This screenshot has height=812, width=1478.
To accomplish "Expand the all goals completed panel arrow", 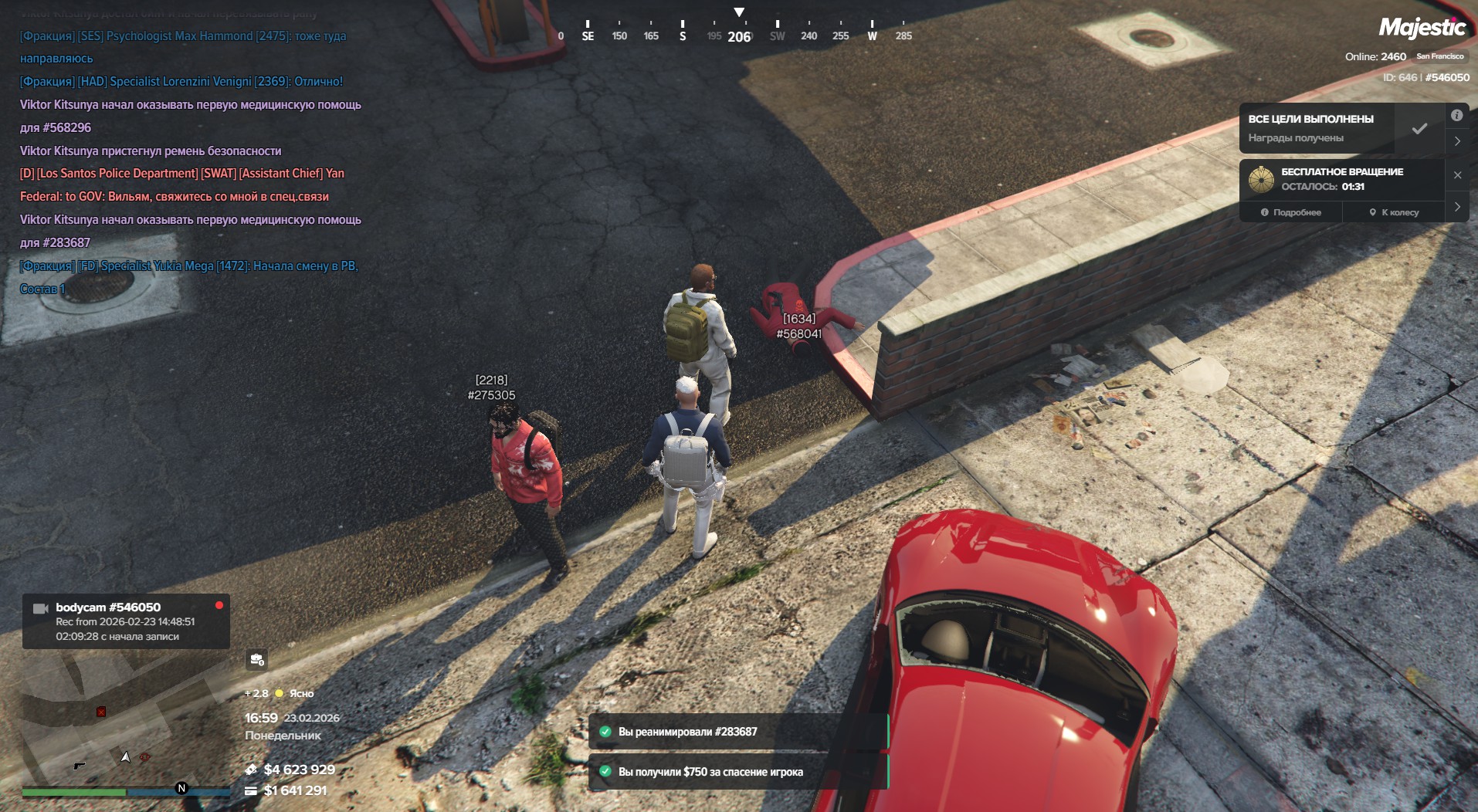I will (1457, 141).
